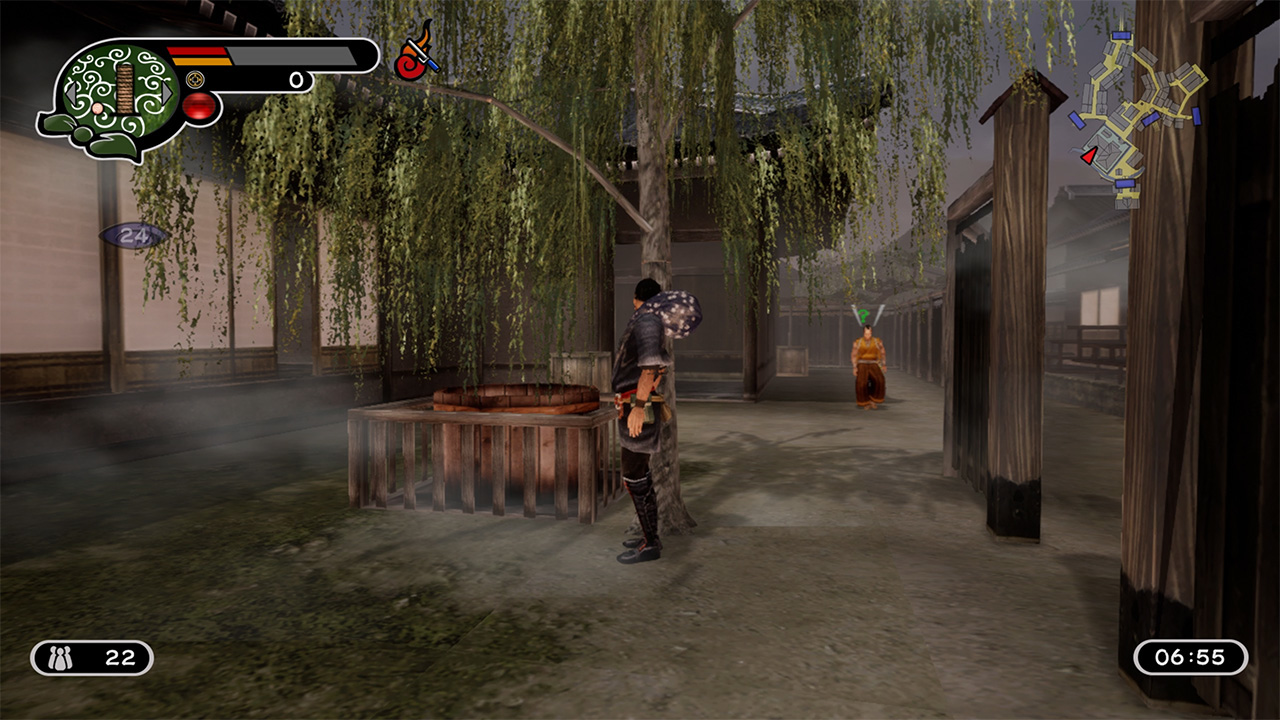1280x720 pixels.
Task: Expand the left arrow on the item selector
Action: pyautogui.click(x=72, y=93)
